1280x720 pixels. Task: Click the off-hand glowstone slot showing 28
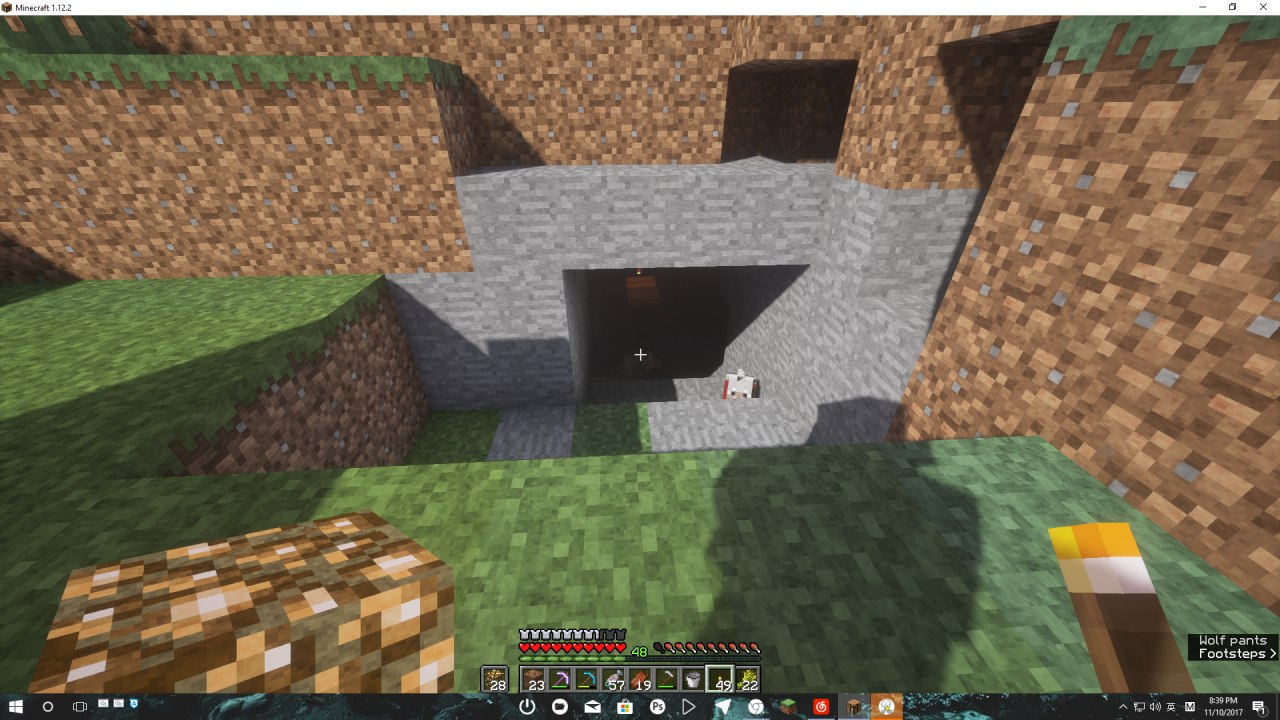pos(495,680)
